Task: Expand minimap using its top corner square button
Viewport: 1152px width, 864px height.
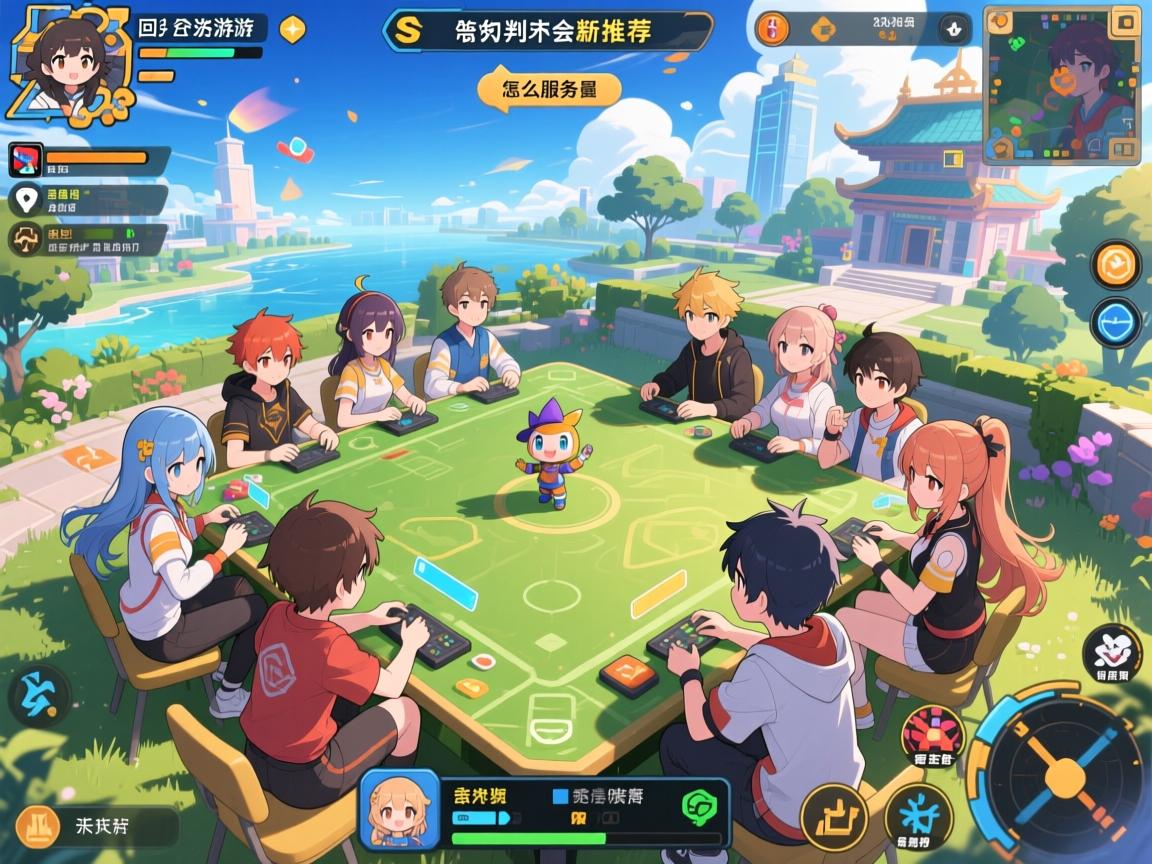Action: tap(1126, 21)
